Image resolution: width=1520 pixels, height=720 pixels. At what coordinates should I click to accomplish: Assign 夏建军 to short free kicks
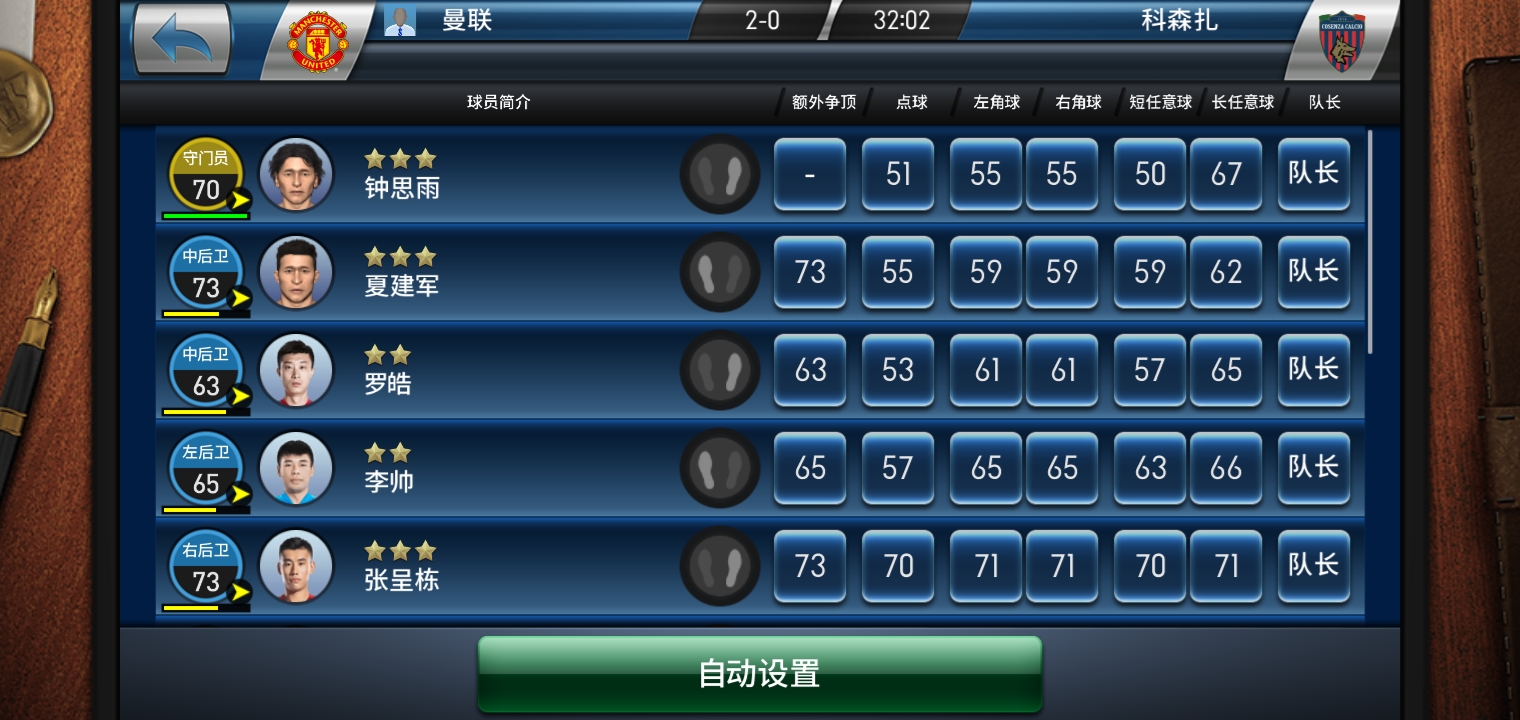coord(1149,272)
